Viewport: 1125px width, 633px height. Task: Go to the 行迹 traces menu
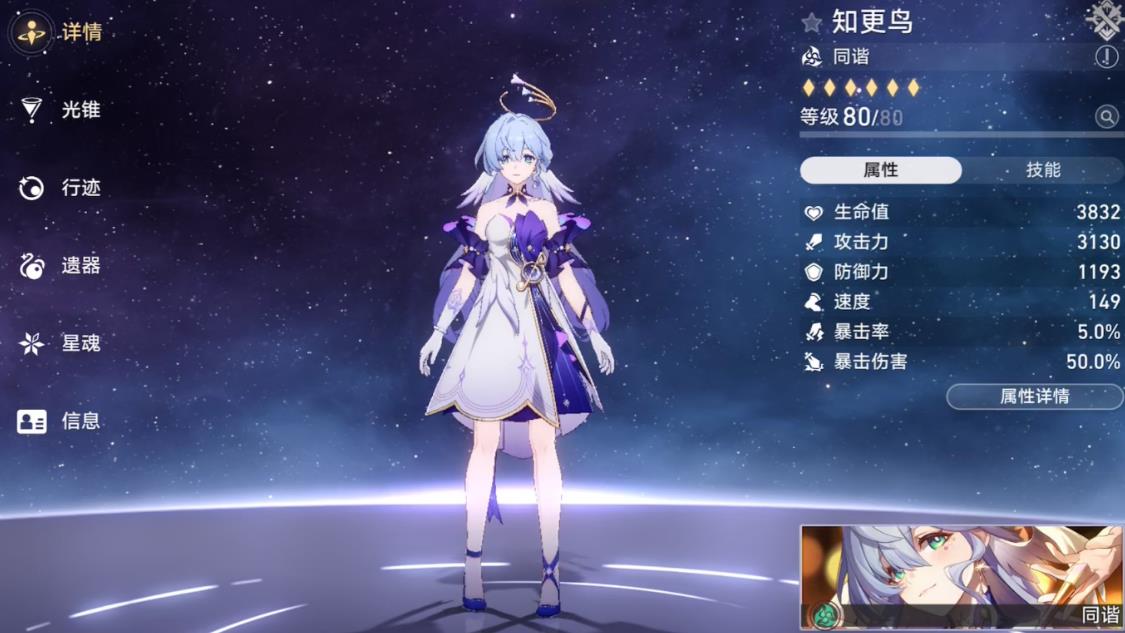click(x=60, y=188)
